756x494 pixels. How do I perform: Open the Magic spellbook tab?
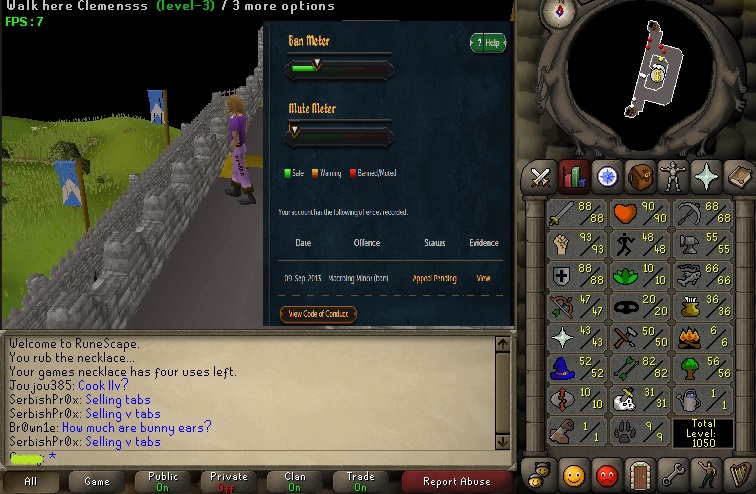[x=738, y=177]
